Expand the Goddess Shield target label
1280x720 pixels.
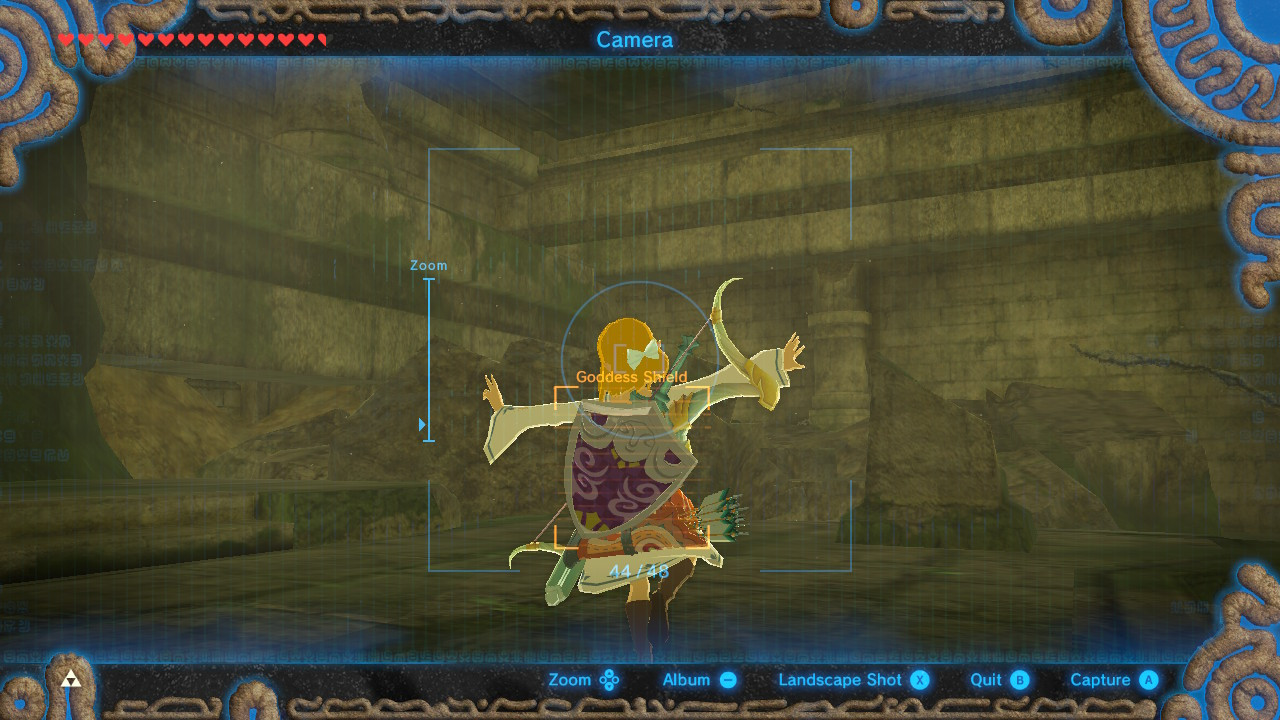pos(631,378)
